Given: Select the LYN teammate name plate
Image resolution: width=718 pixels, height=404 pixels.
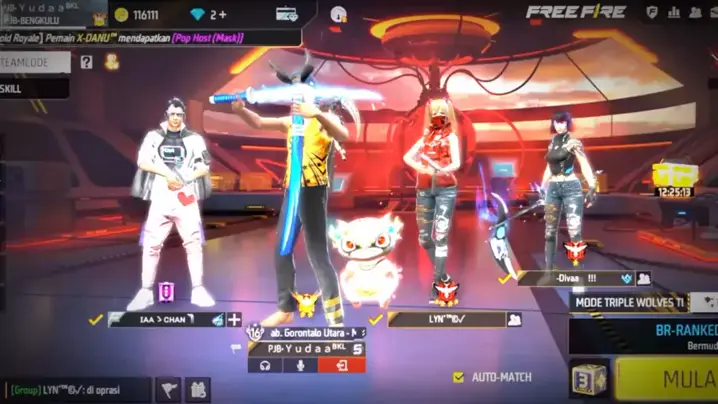Looking at the screenshot, I should [x=447, y=319].
